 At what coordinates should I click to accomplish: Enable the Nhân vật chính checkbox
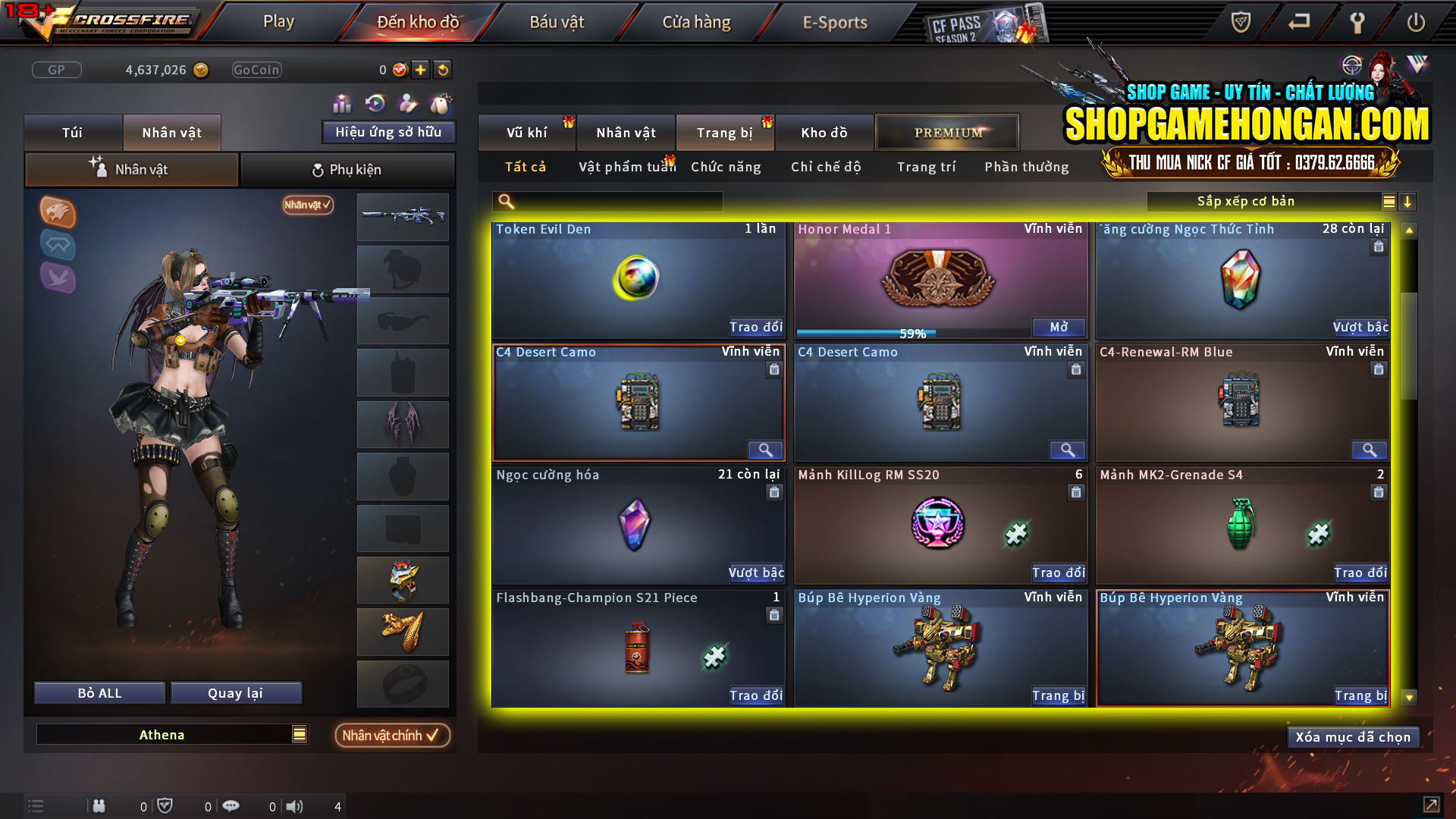pyautogui.click(x=391, y=735)
